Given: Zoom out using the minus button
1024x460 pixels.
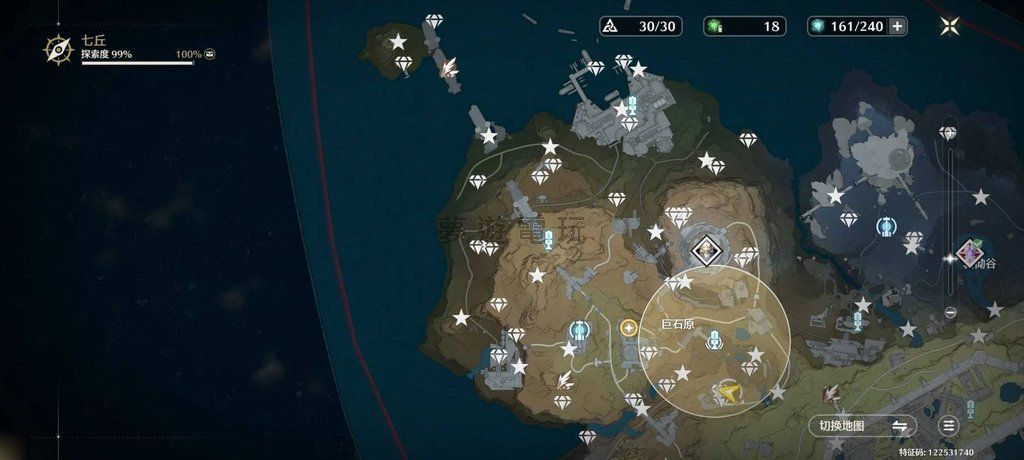Looking at the screenshot, I should [x=950, y=312].
